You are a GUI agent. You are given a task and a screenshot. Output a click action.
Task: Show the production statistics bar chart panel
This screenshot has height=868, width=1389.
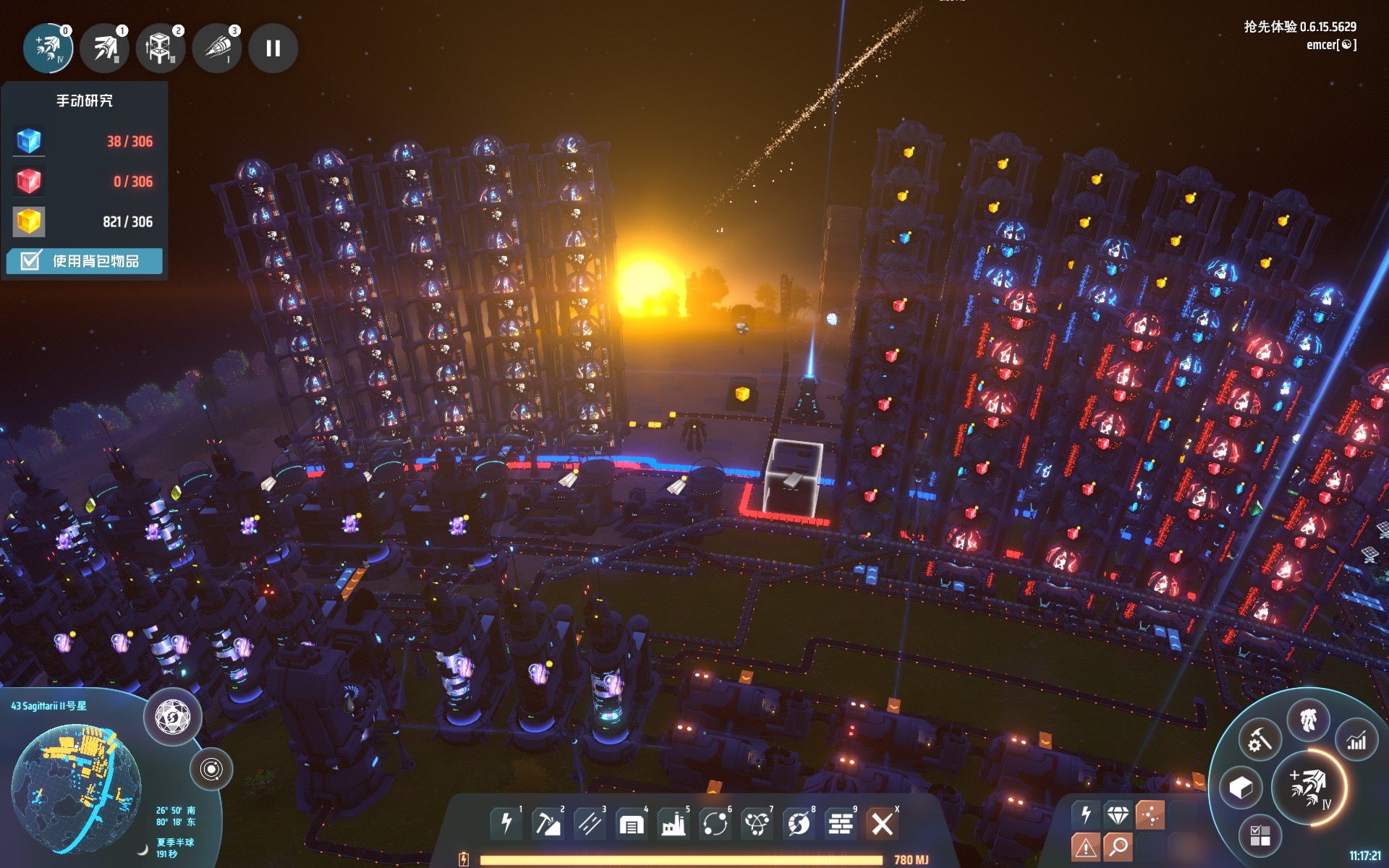(x=1356, y=740)
